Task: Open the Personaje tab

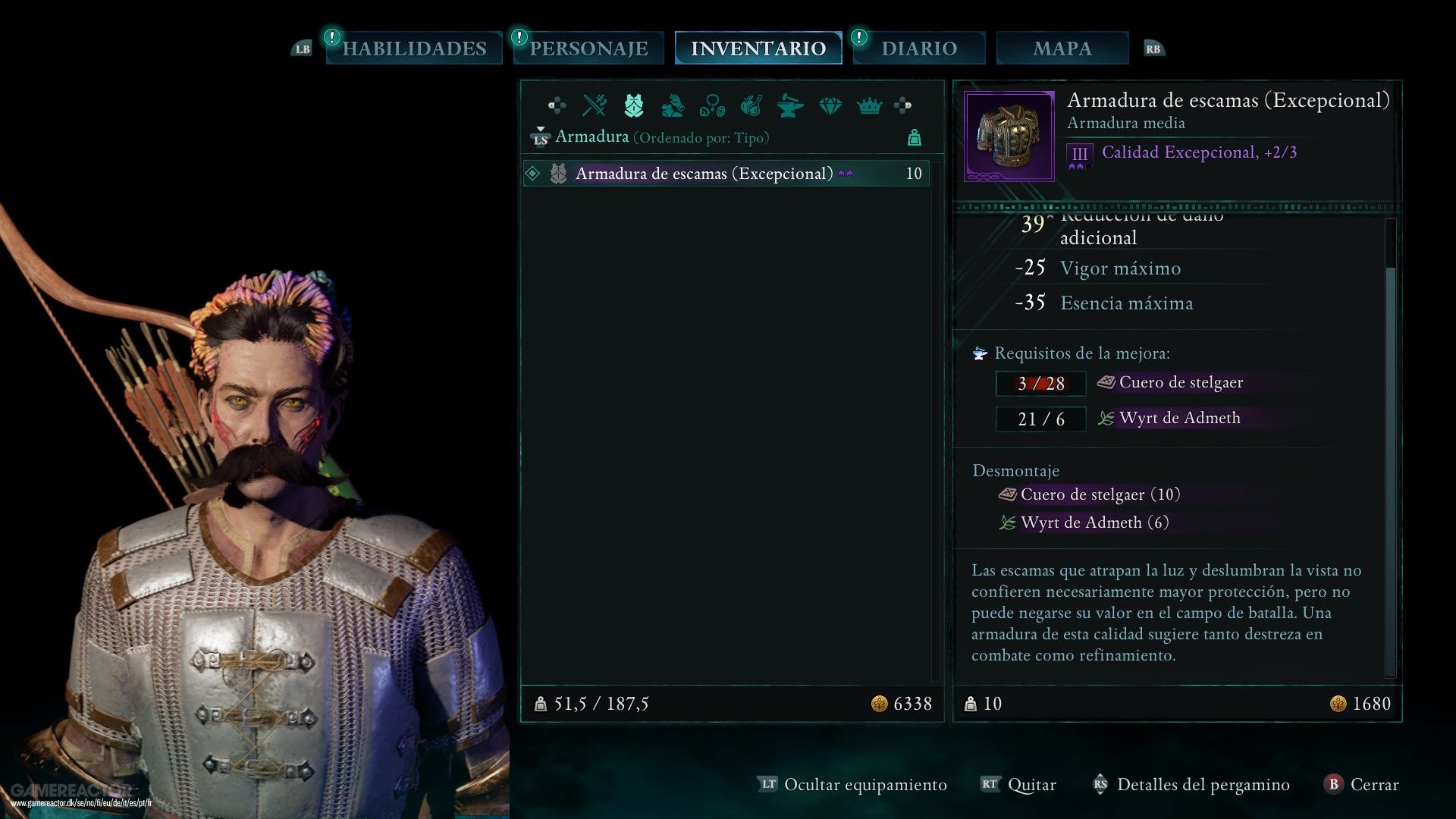Action: tap(588, 49)
